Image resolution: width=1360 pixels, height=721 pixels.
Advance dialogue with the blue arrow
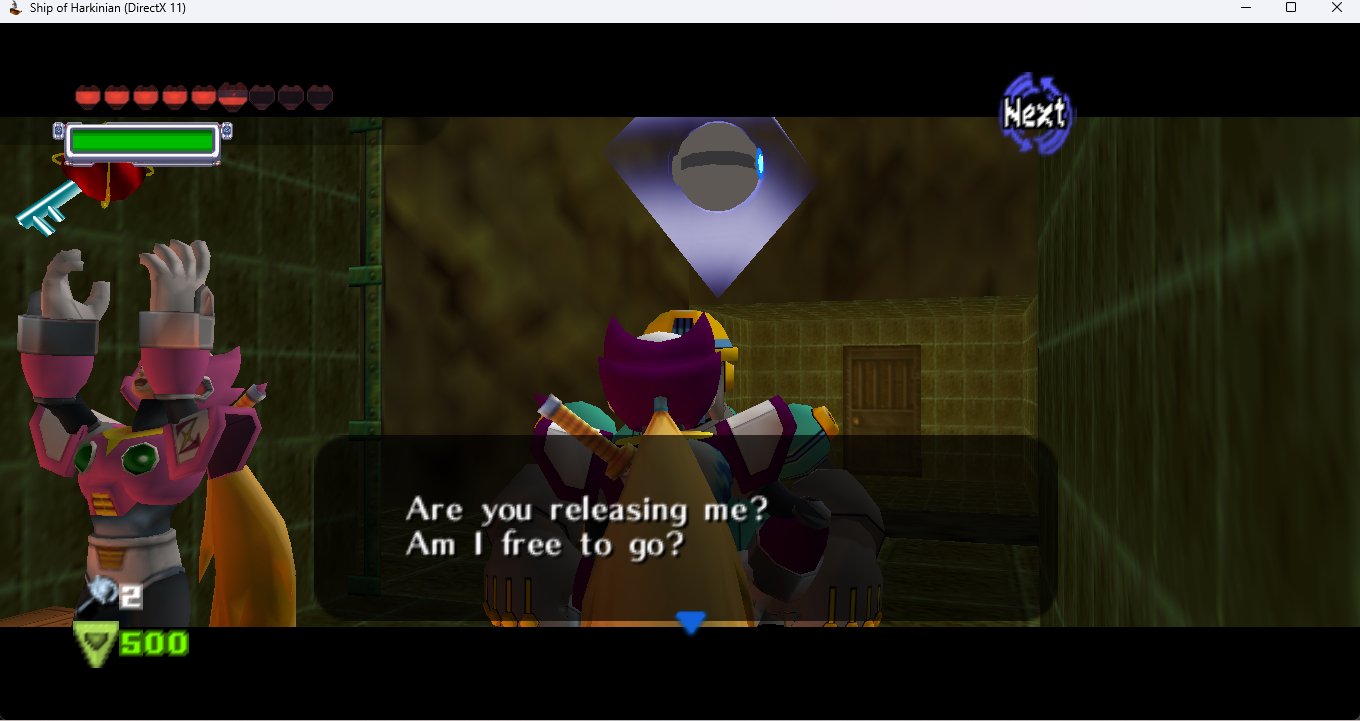click(690, 622)
